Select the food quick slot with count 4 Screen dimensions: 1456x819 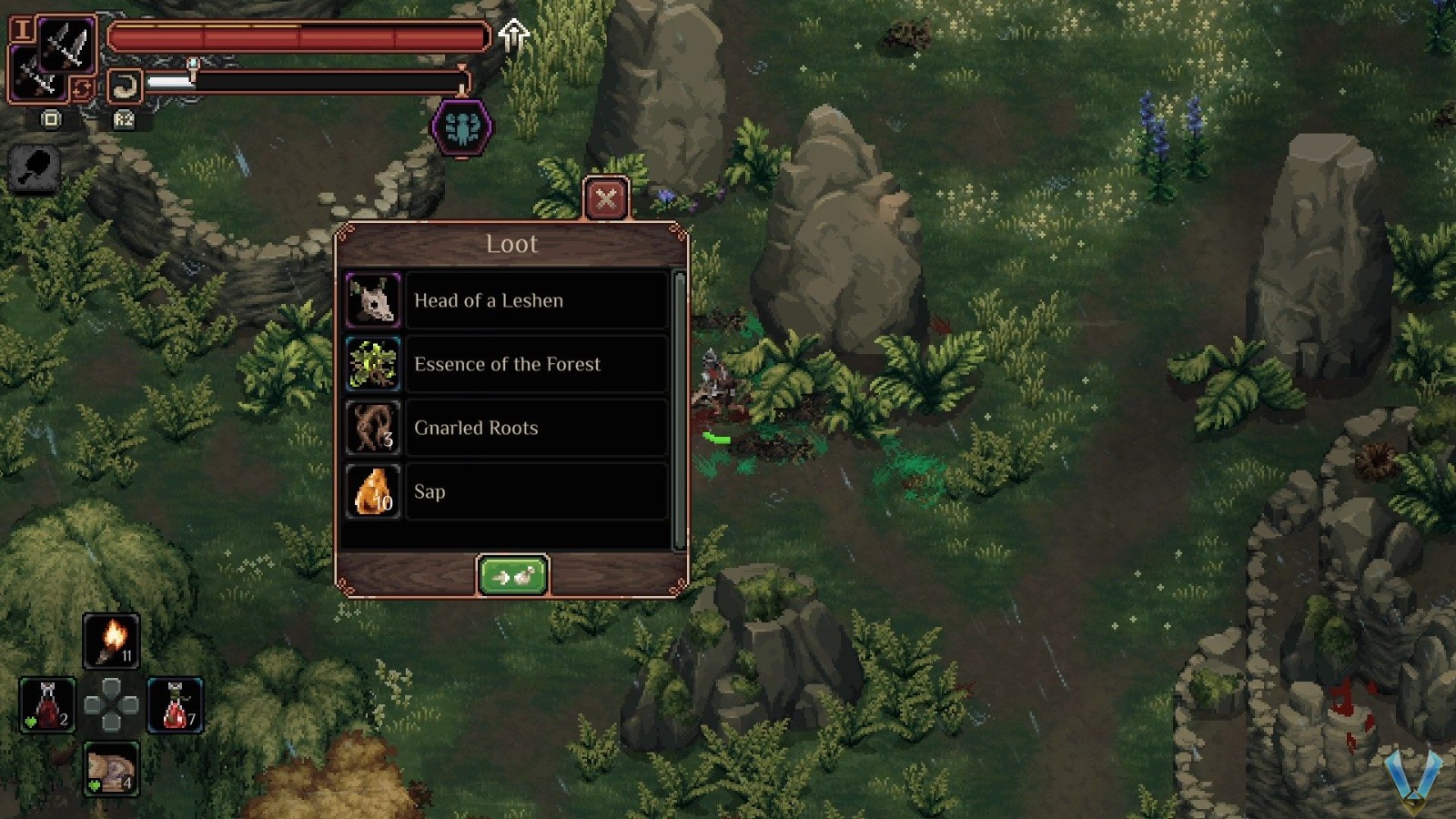111,769
